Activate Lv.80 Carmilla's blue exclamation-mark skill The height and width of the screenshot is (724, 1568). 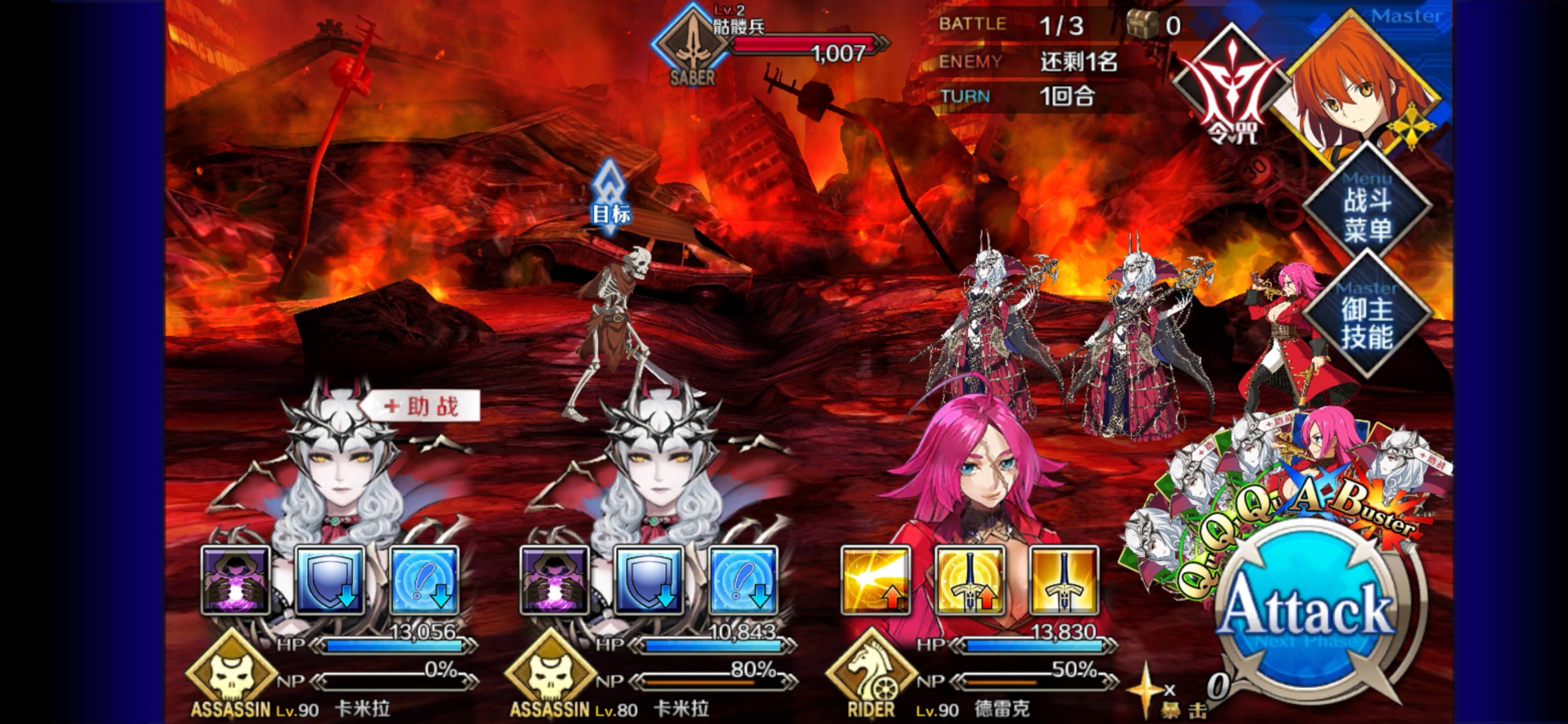coord(743,580)
